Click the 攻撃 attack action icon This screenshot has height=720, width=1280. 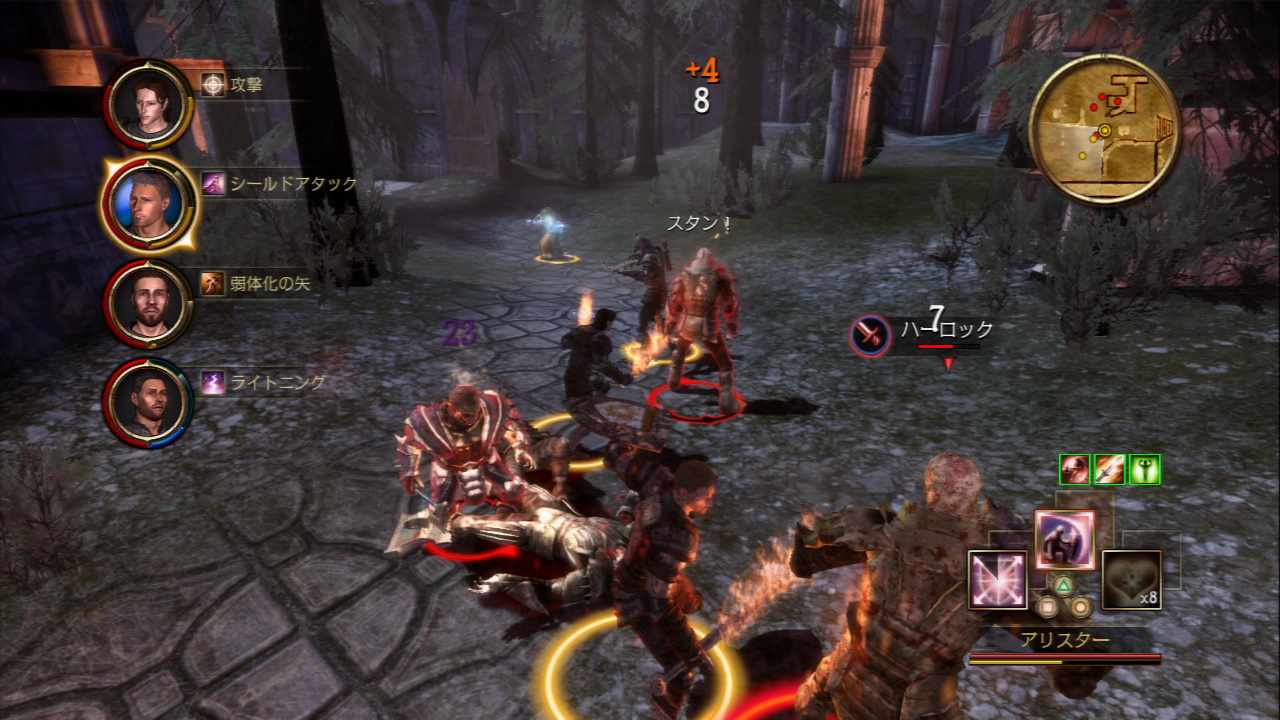(x=213, y=85)
